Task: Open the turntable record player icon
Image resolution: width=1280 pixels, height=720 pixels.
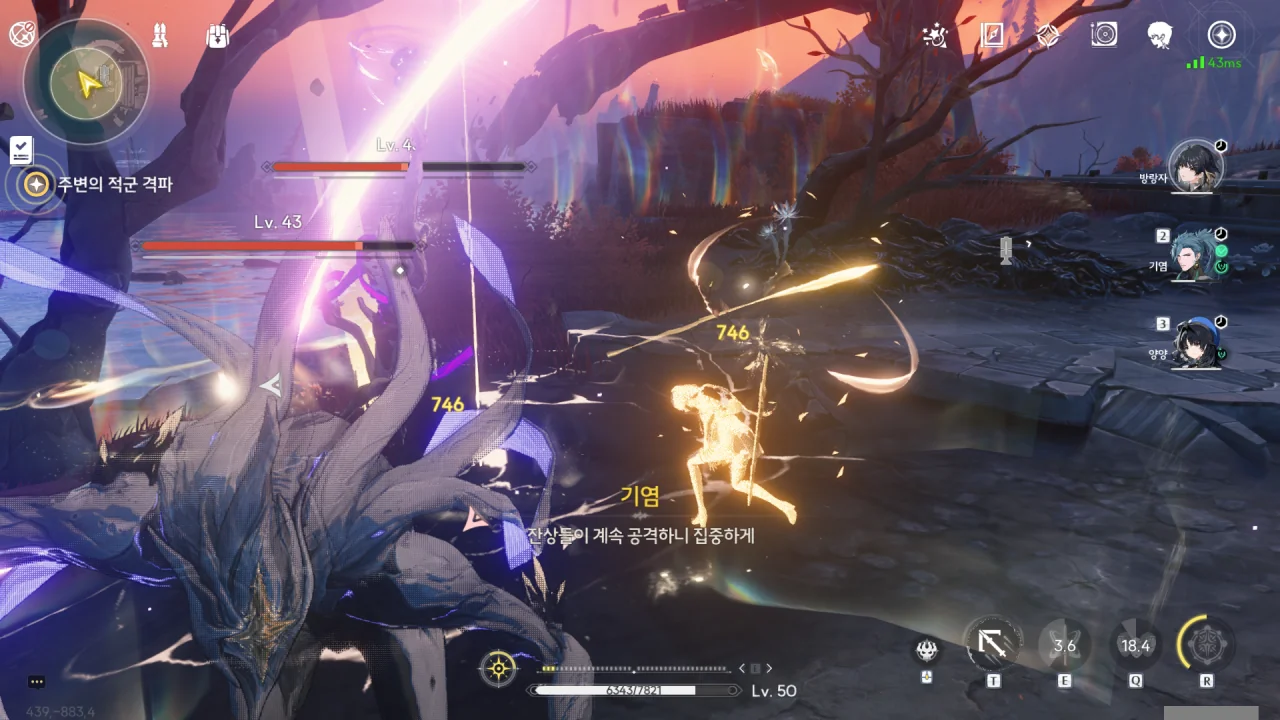Action: [1104, 35]
